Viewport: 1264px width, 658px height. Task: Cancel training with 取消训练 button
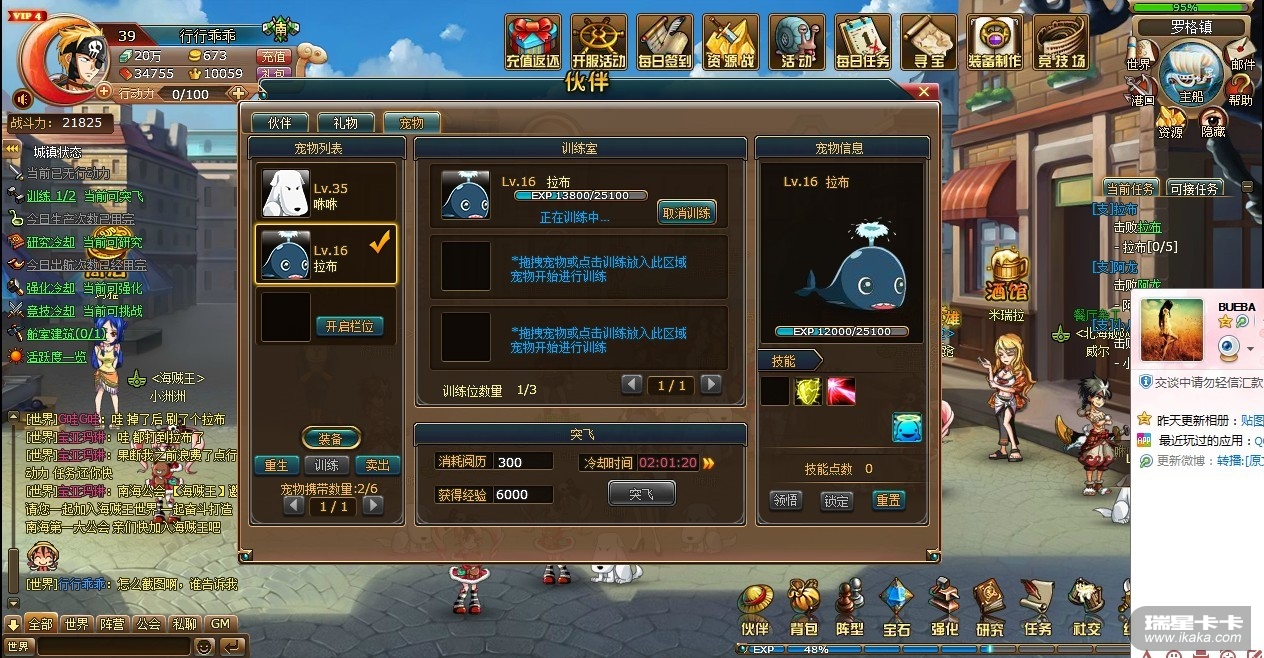[686, 212]
